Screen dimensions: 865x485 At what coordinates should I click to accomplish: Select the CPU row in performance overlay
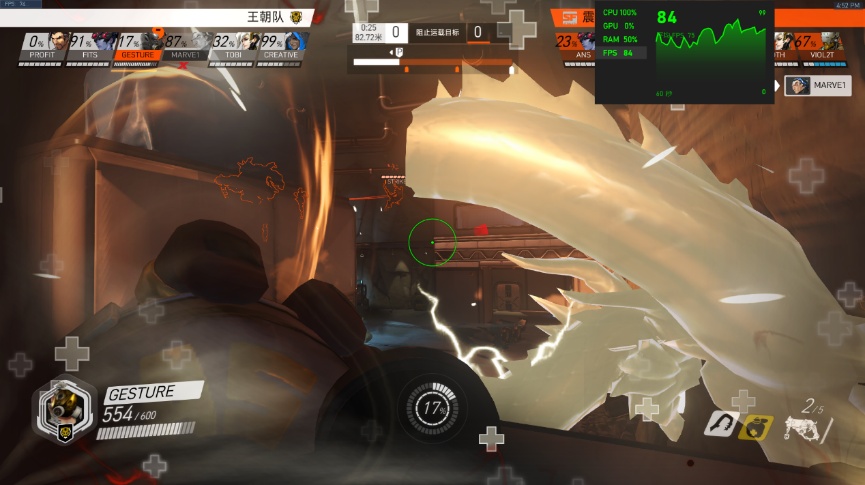click(x=622, y=12)
